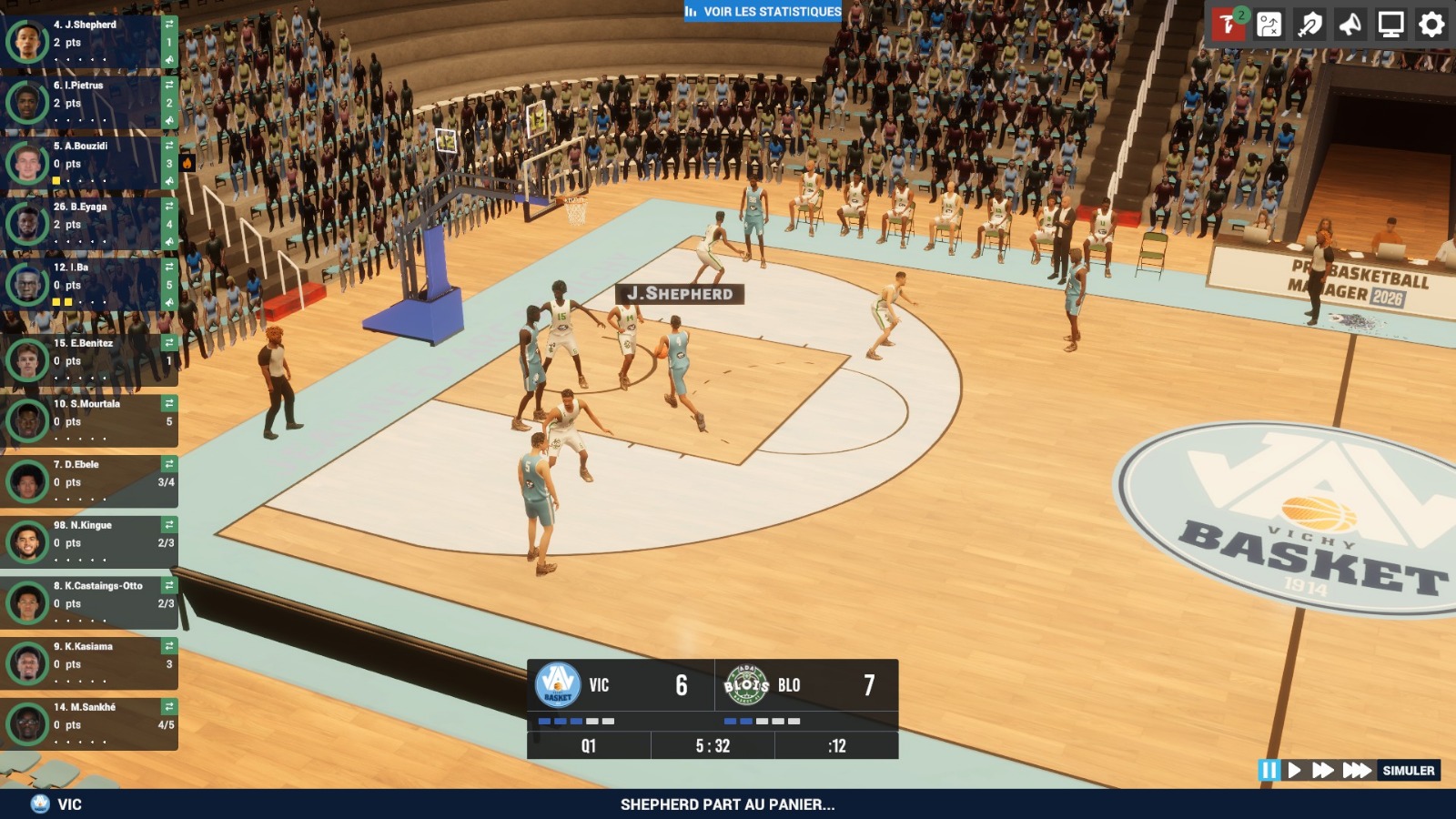Click the megaphone instructions icon in top bar
This screenshot has width=1456, height=819.
[1350, 25]
